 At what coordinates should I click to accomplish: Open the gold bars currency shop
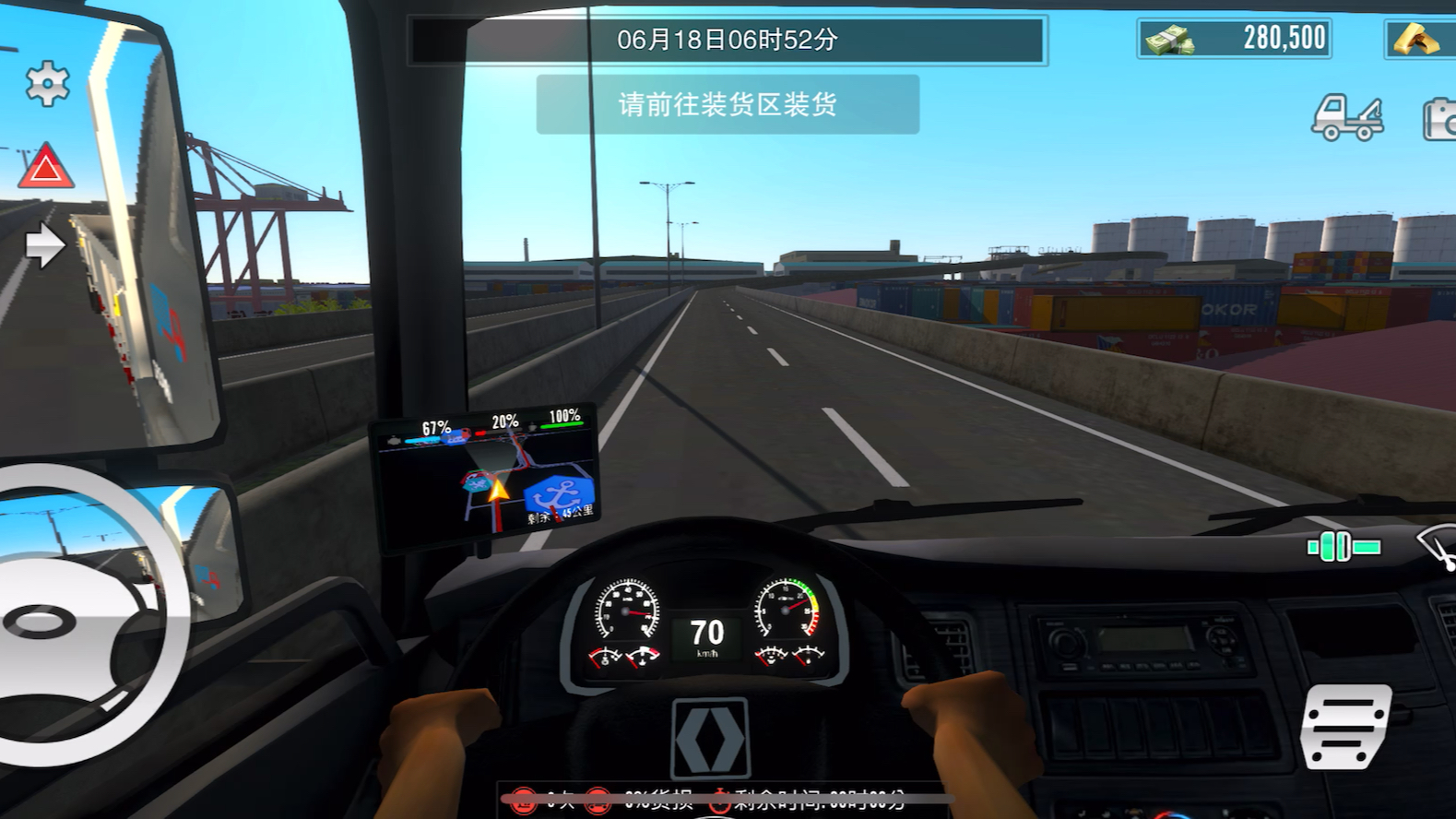click(x=1418, y=40)
